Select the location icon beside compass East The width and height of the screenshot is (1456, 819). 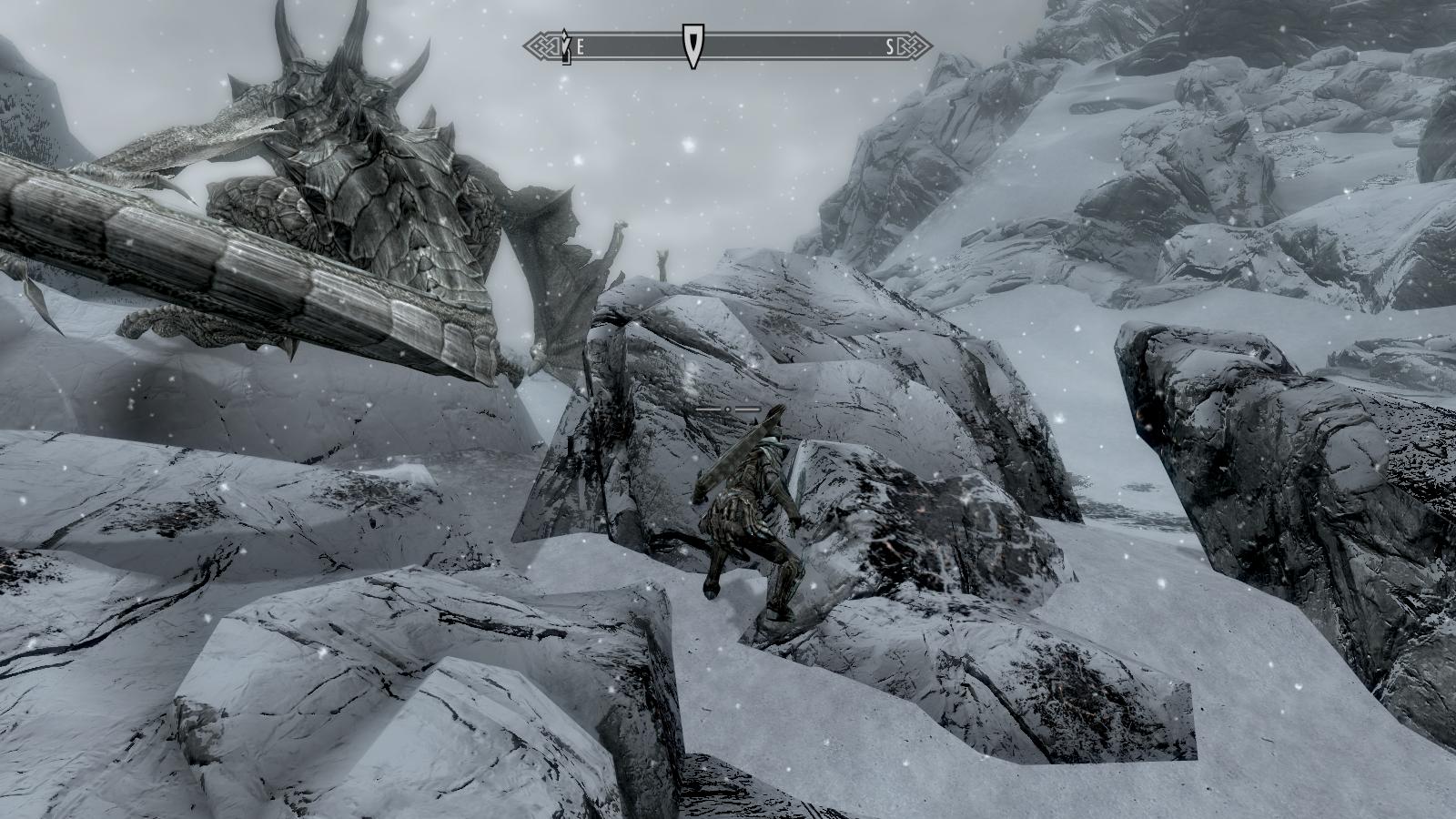pos(565,46)
